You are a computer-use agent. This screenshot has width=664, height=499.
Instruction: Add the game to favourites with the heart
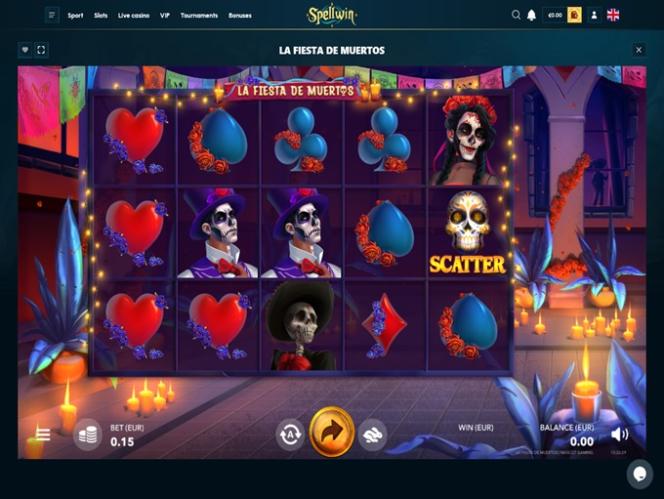coord(25,49)
